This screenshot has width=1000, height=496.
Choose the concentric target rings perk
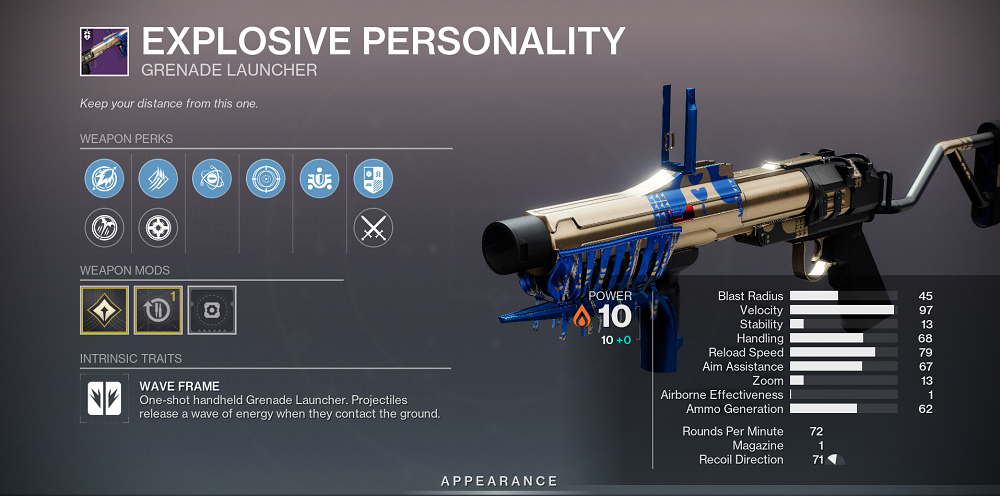(x=265, y=179)
